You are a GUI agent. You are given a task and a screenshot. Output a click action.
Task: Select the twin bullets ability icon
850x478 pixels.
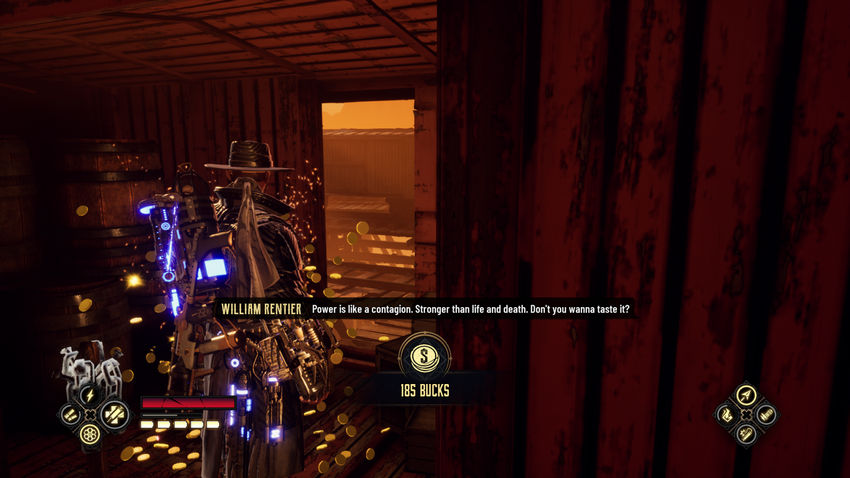pyautogui.click(x=70, y=413)
